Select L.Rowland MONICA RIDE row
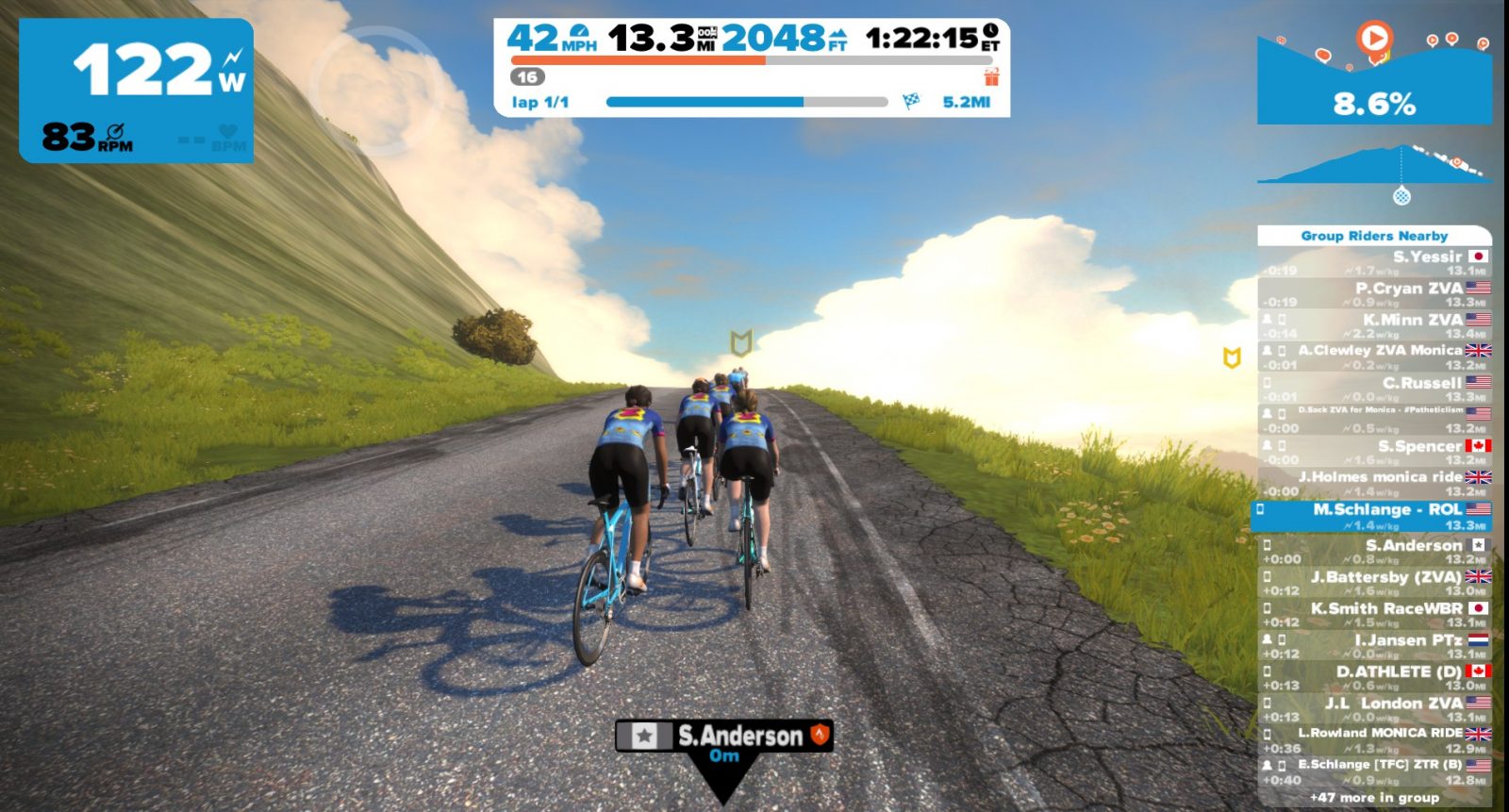The image size is (1509, 812). click(x=1374, y=739)
